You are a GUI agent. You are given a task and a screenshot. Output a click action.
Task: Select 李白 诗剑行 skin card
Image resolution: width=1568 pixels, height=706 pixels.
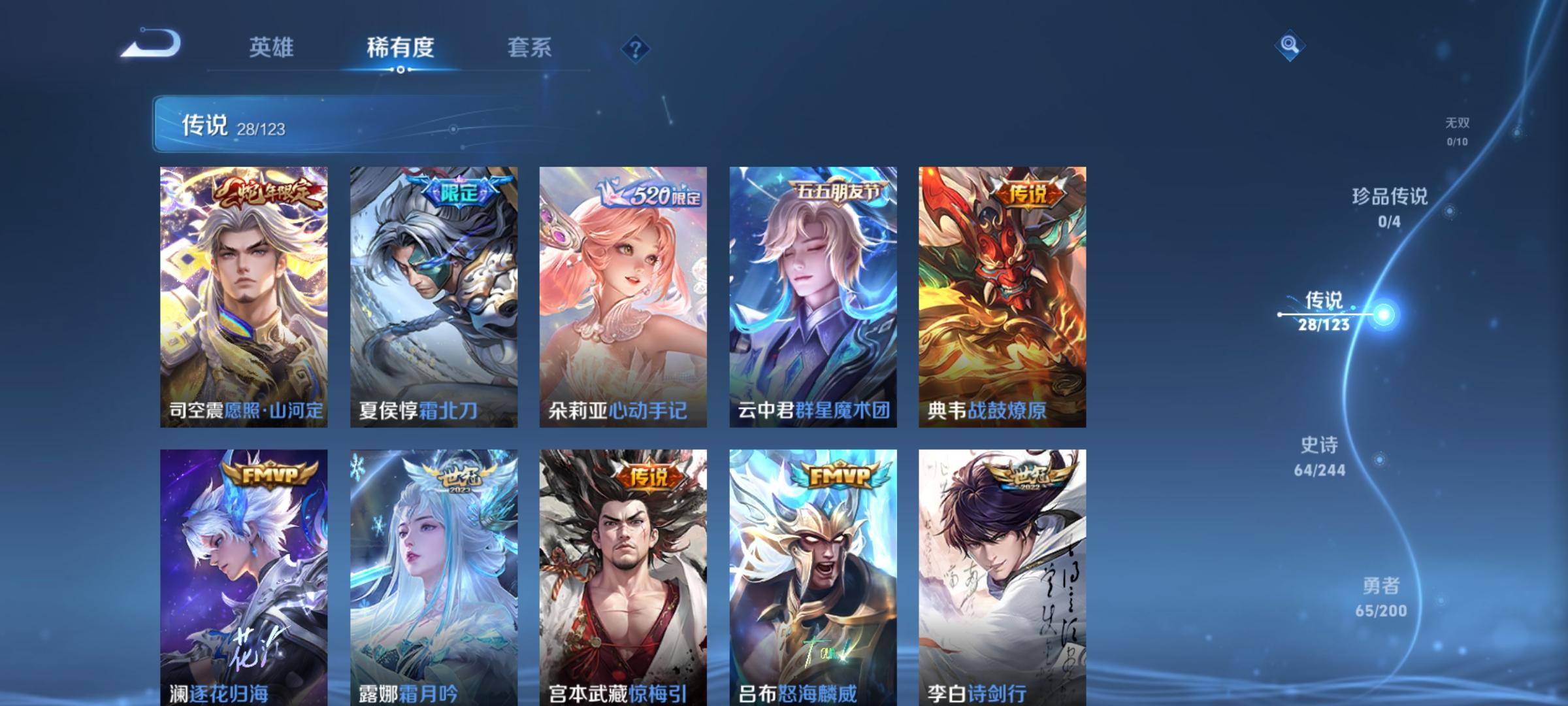(x=1002, y=577)
